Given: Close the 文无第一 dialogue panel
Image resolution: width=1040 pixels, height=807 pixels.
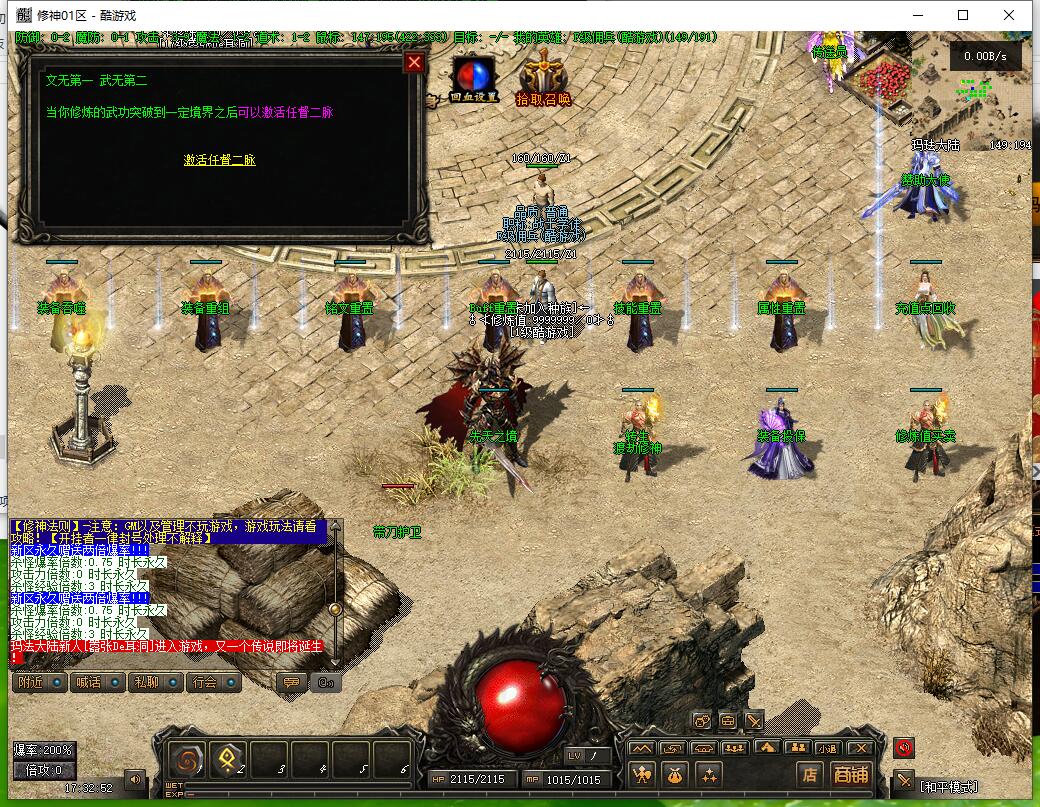Looking at the screenshot, I should coord(414,63).
